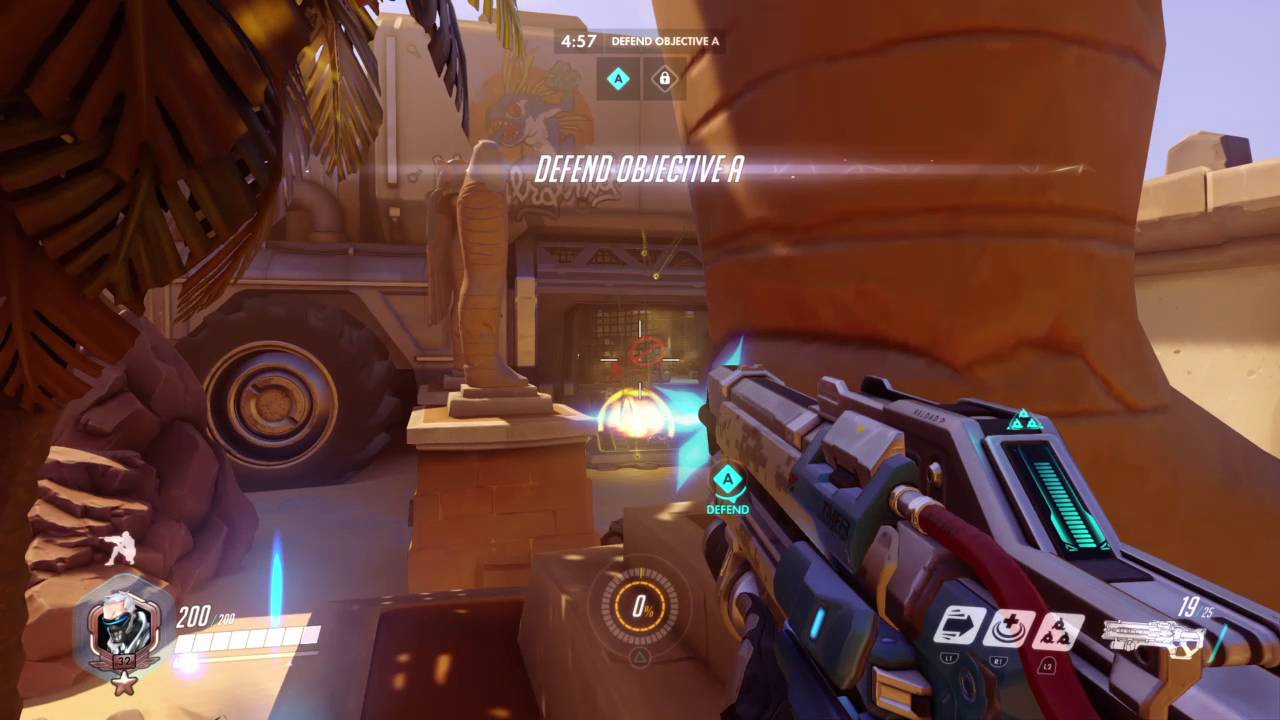Click the bronze star rank emblem

[x=123, y=686]
